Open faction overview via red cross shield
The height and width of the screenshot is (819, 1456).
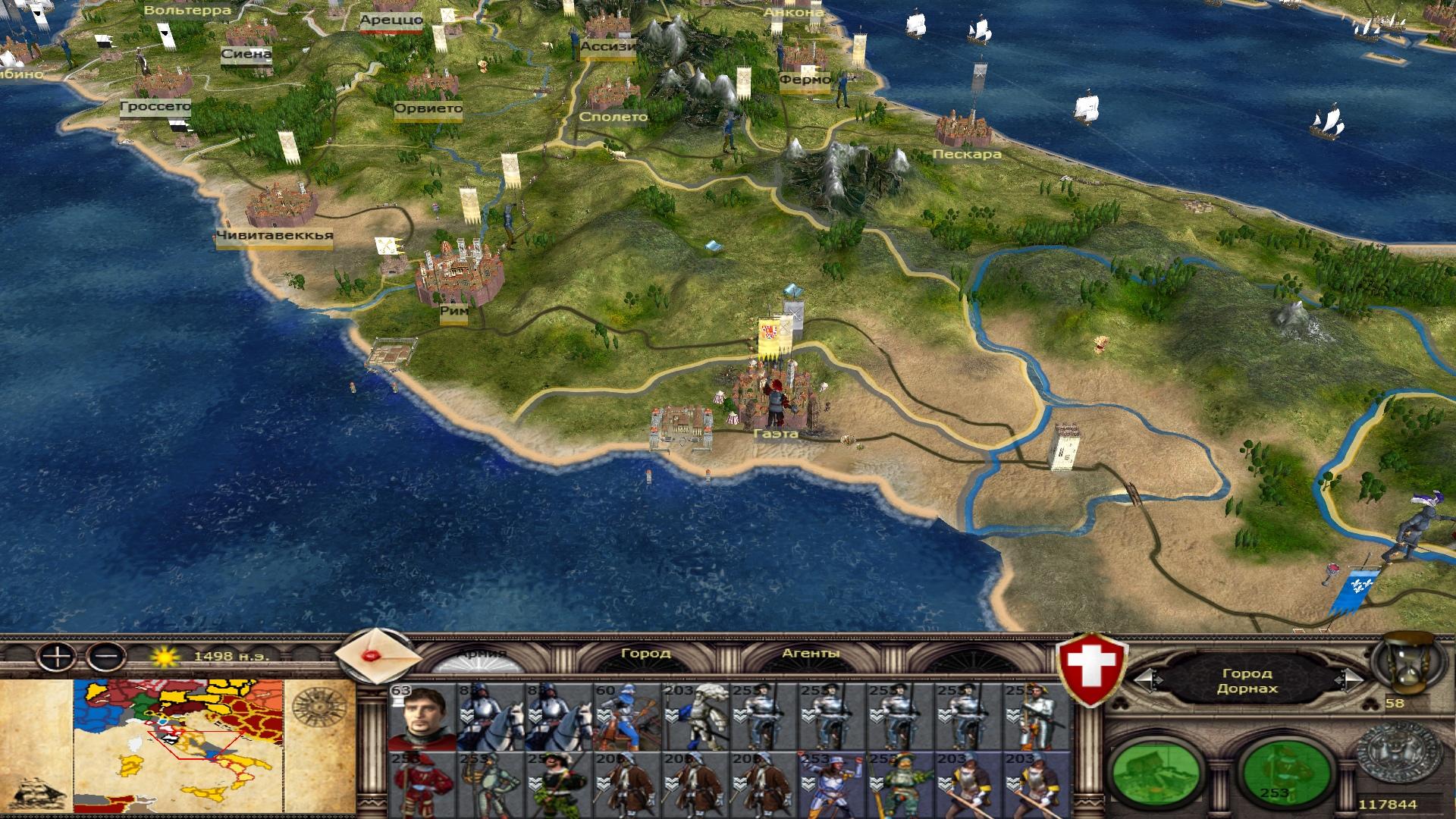coord(1093,669)
